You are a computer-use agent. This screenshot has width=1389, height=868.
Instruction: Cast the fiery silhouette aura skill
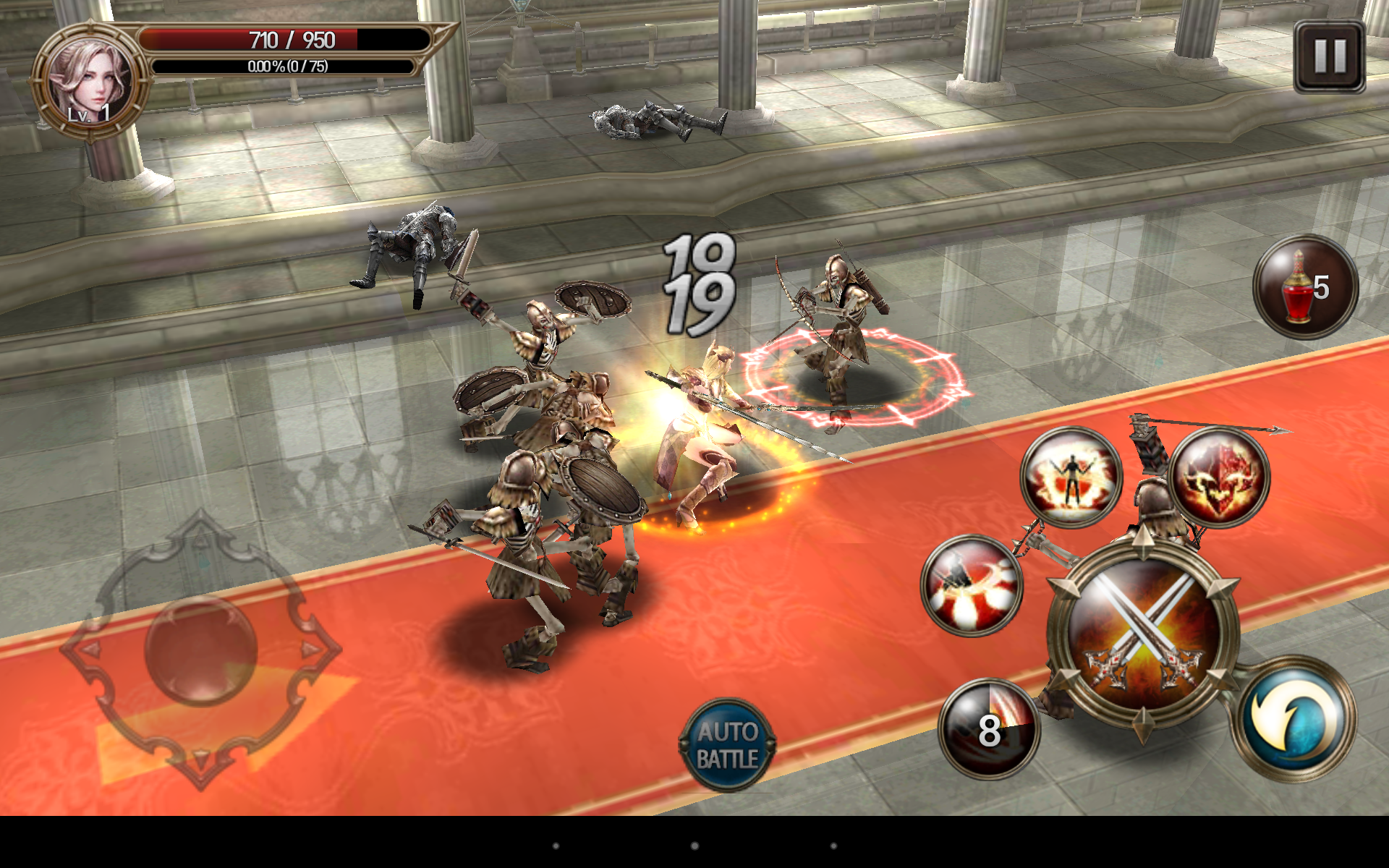[x=1071, y=477]
